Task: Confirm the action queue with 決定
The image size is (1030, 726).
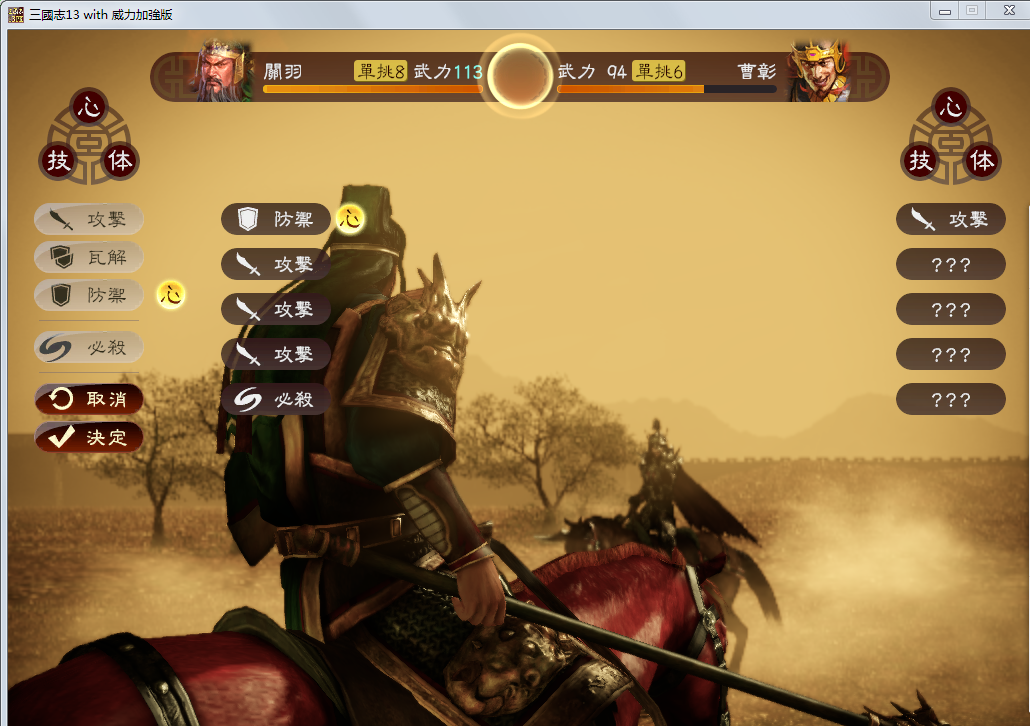Action: (x=89, y=437)
